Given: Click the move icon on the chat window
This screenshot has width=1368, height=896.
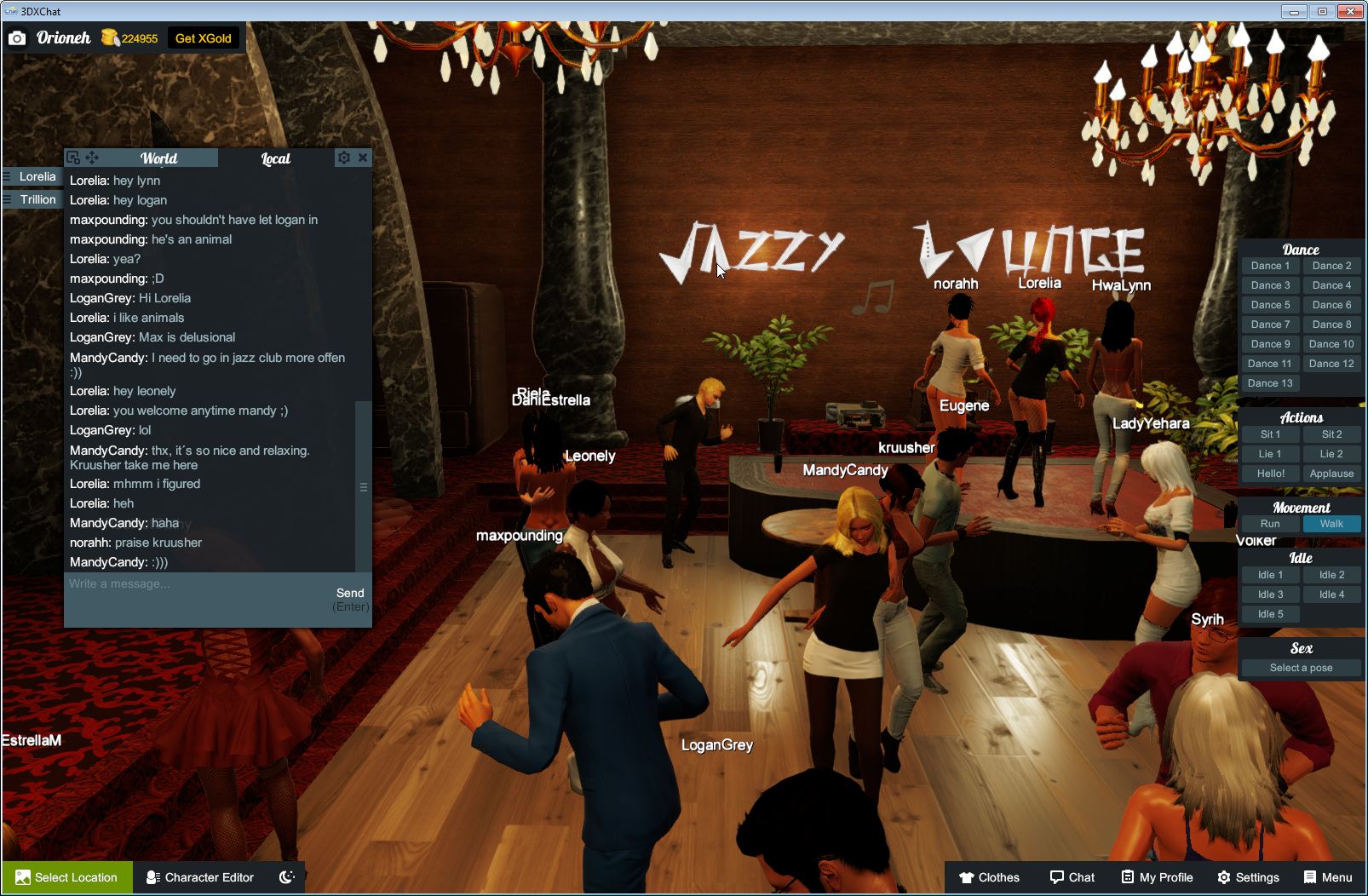Looking at the screenshot, I should click(x=94, y=157).
